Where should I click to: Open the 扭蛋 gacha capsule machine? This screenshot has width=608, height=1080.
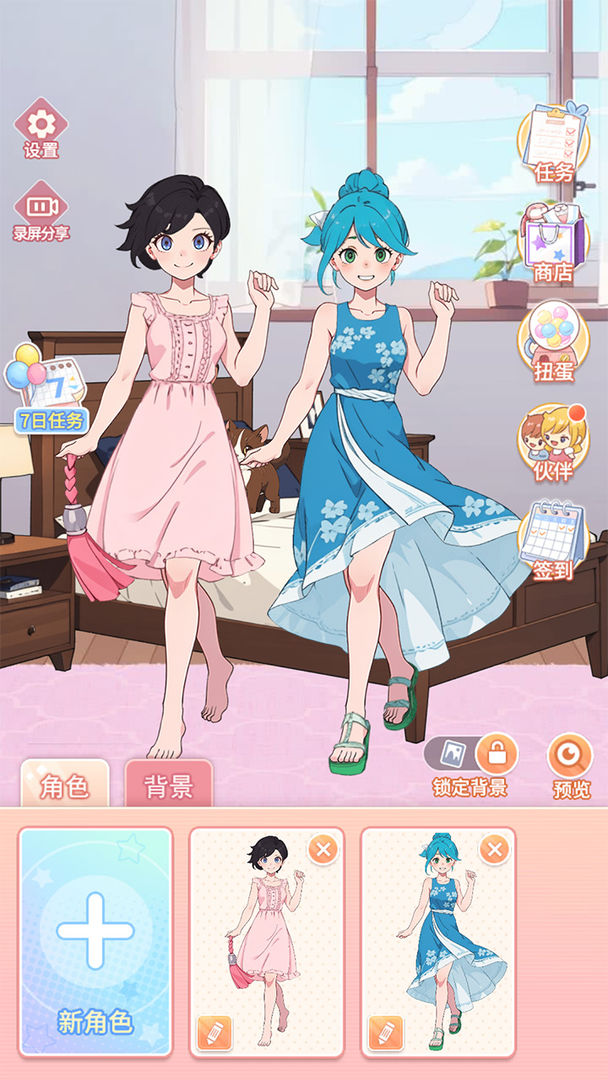click(x=553, y=342)
